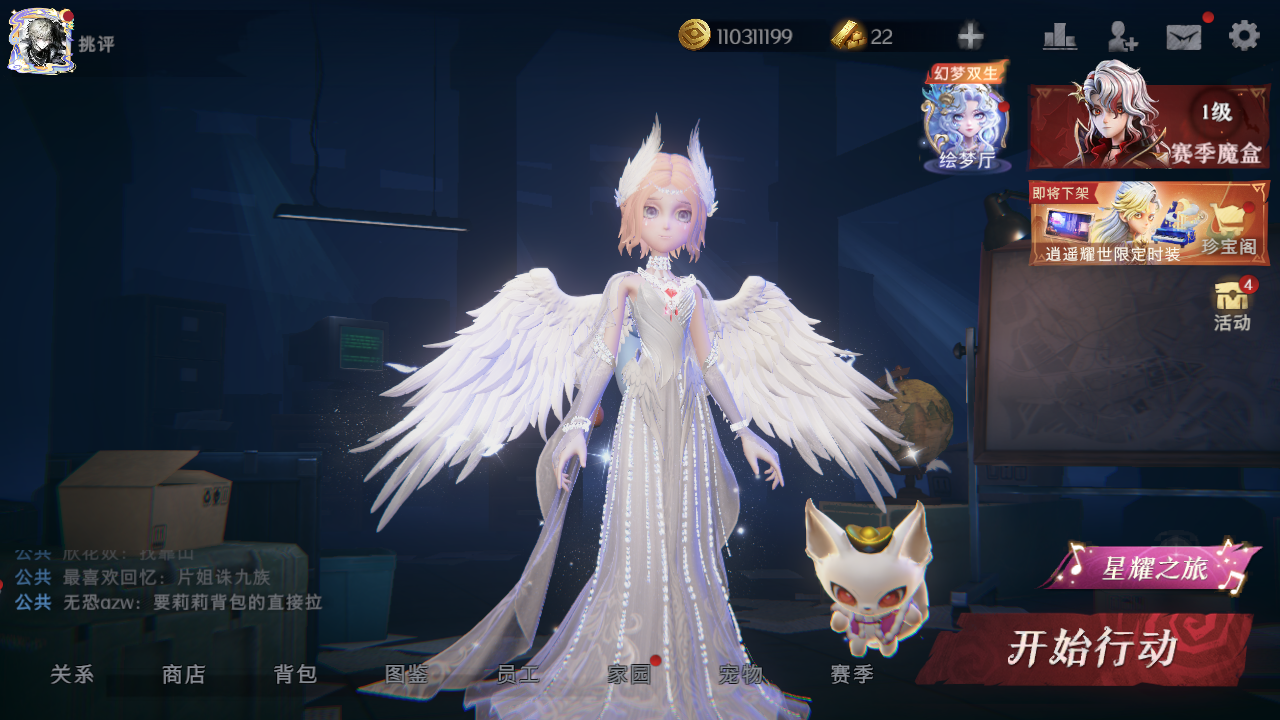Open the 背包 backpack menu

pyautogui.click(x=295, y=675)
